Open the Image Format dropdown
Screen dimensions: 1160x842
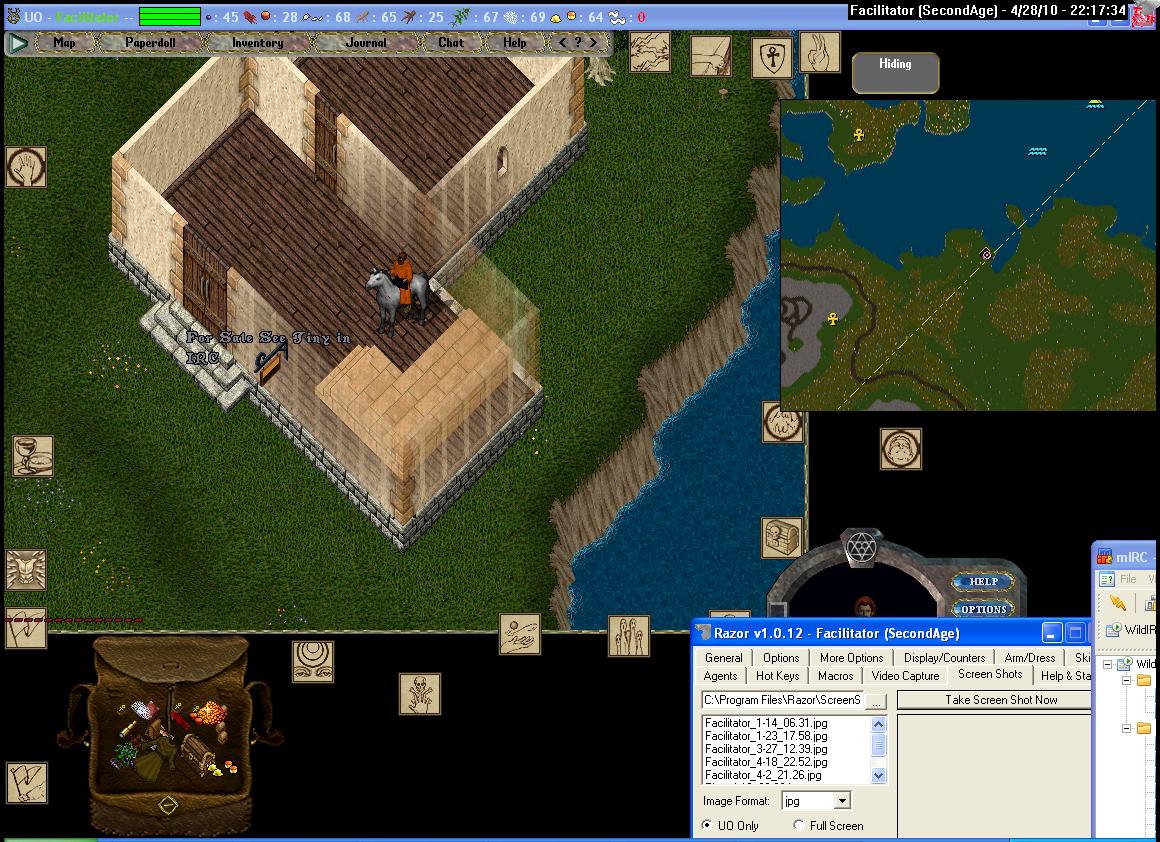point(842,801)
